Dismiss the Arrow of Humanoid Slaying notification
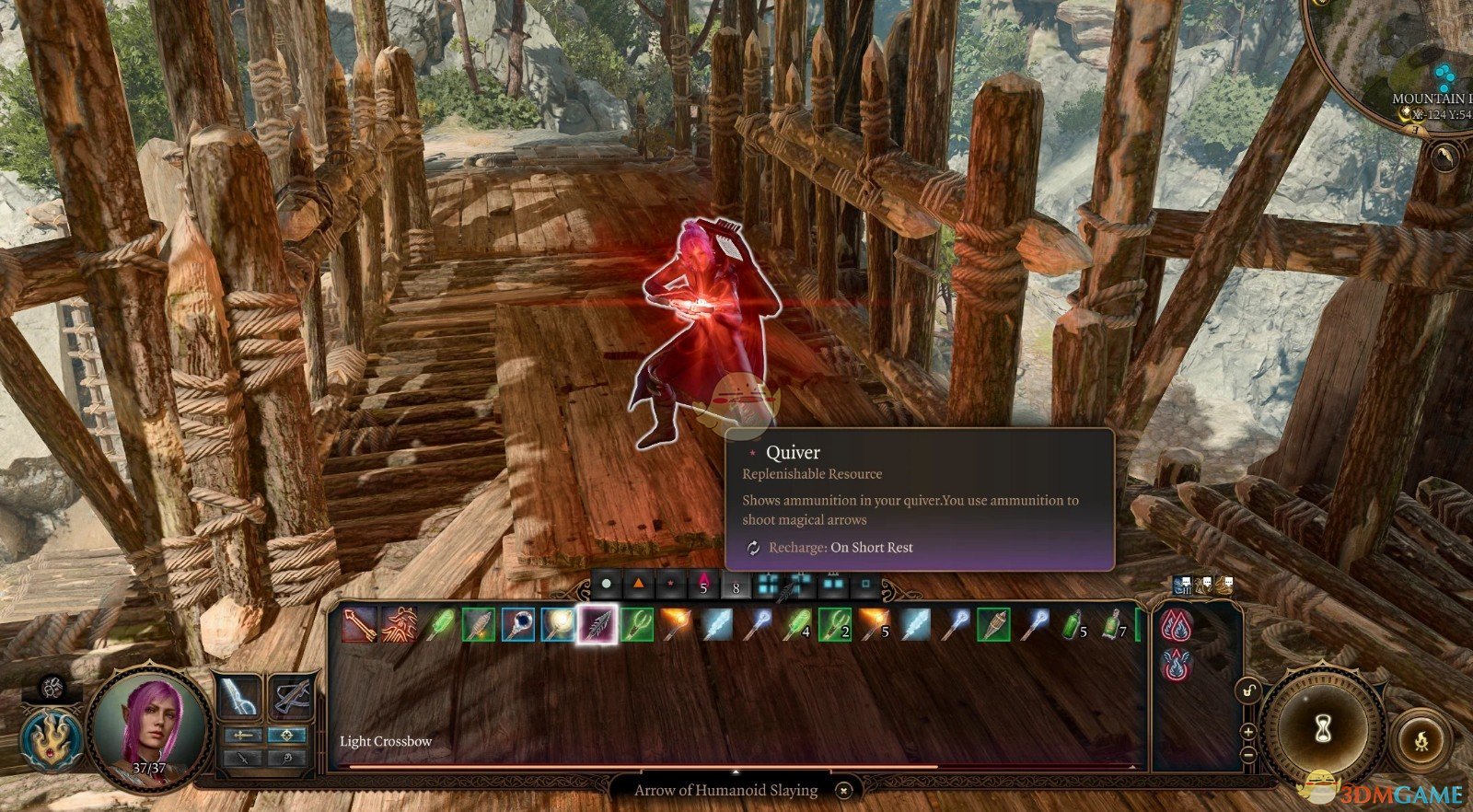Viewport: 1473px width, 812px height. [843, 790]
